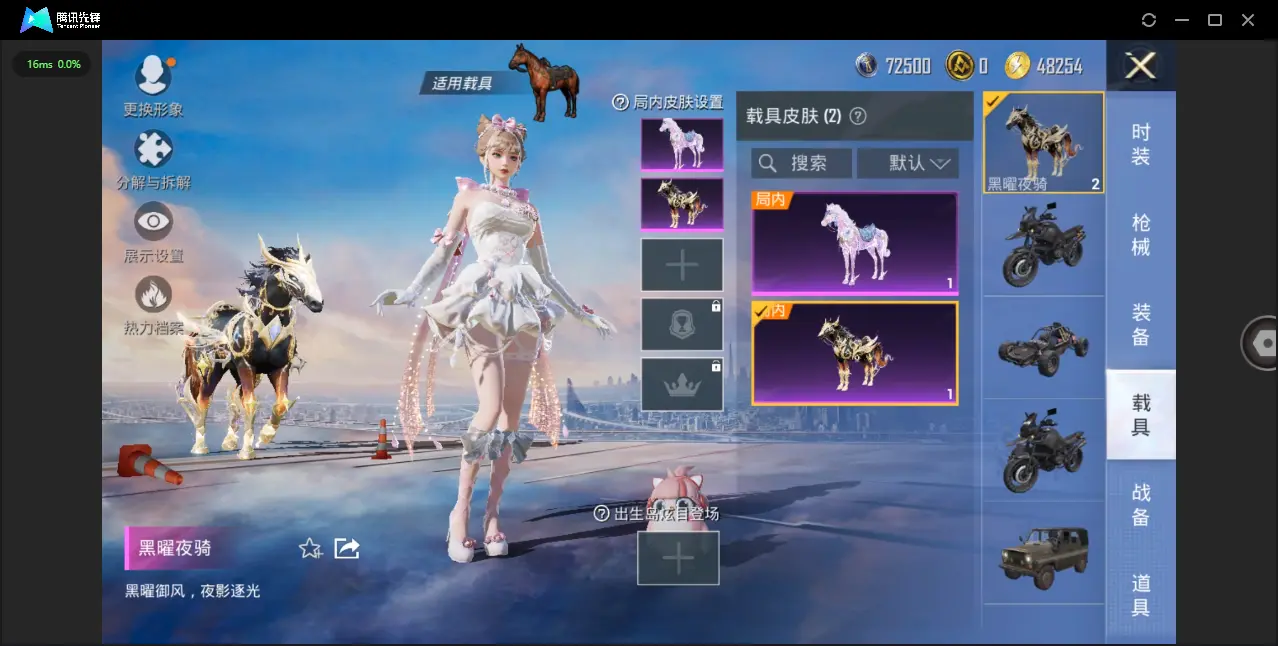The width and height of the screenshot is (1278, 646).
Task: Open the 道具 items tab
Action: 1140,594
